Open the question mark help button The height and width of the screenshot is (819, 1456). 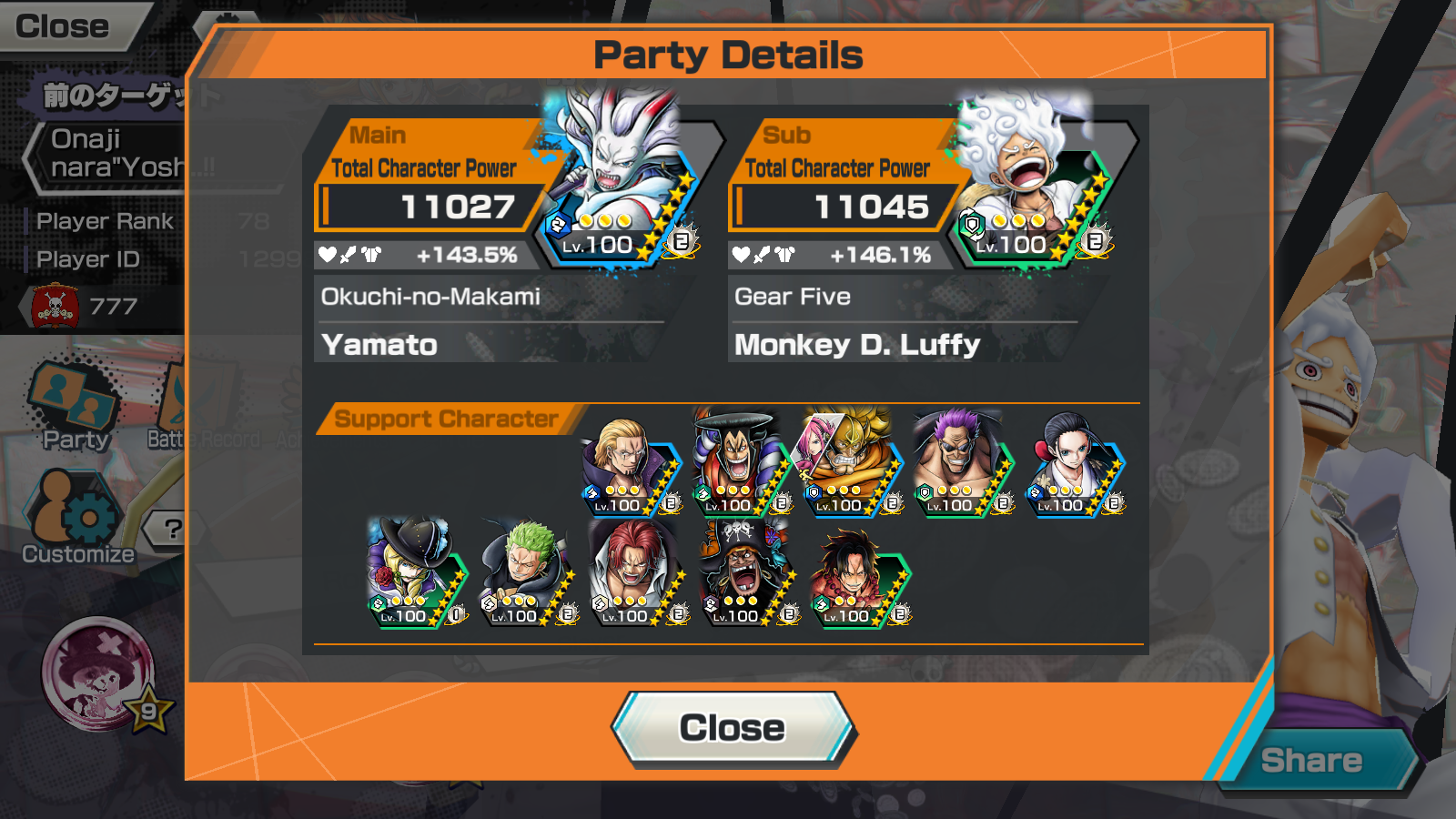point(173,528)
